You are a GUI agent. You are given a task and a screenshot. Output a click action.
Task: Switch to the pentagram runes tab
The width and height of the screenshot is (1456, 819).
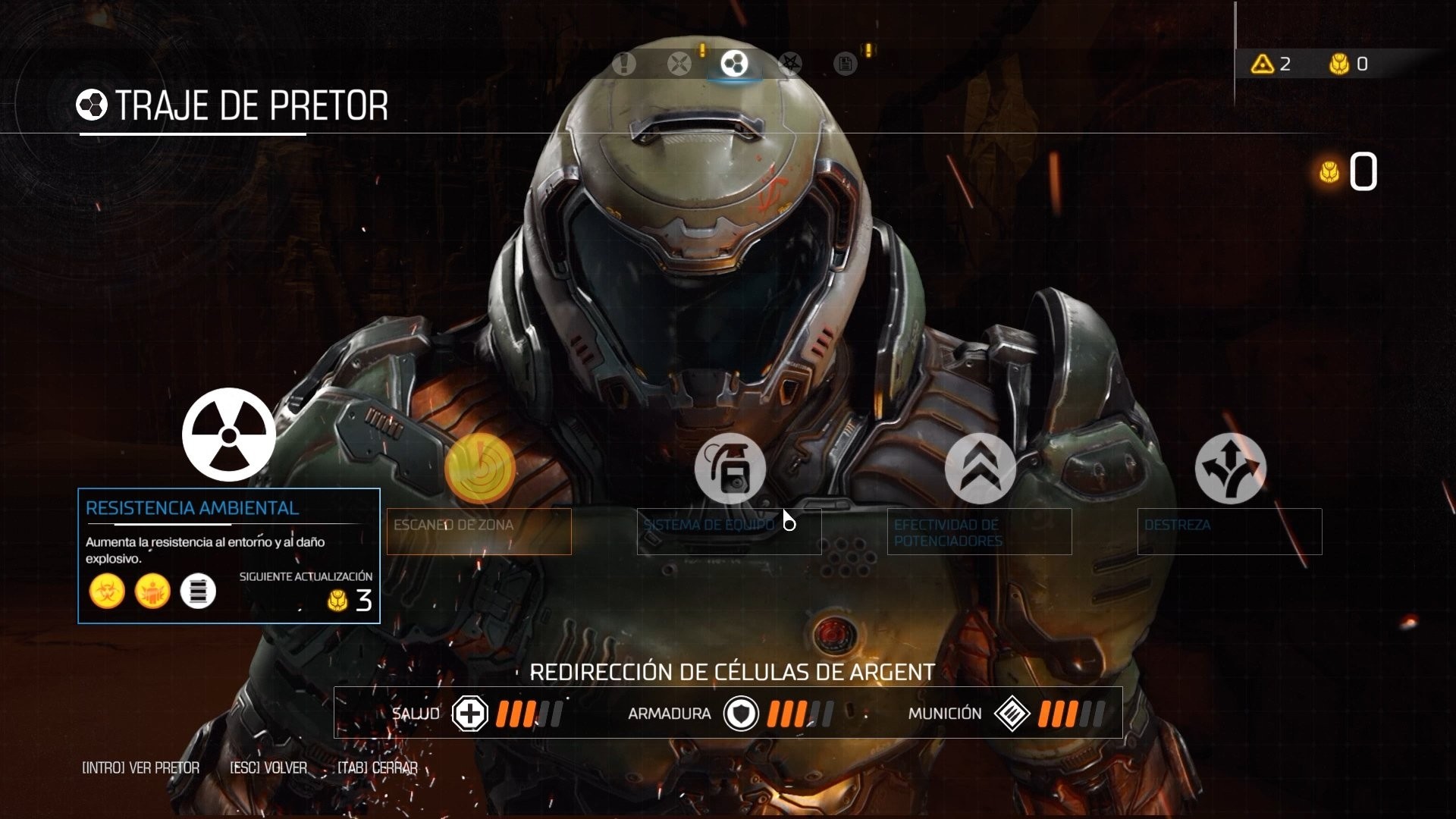click(x=789, y=64)
